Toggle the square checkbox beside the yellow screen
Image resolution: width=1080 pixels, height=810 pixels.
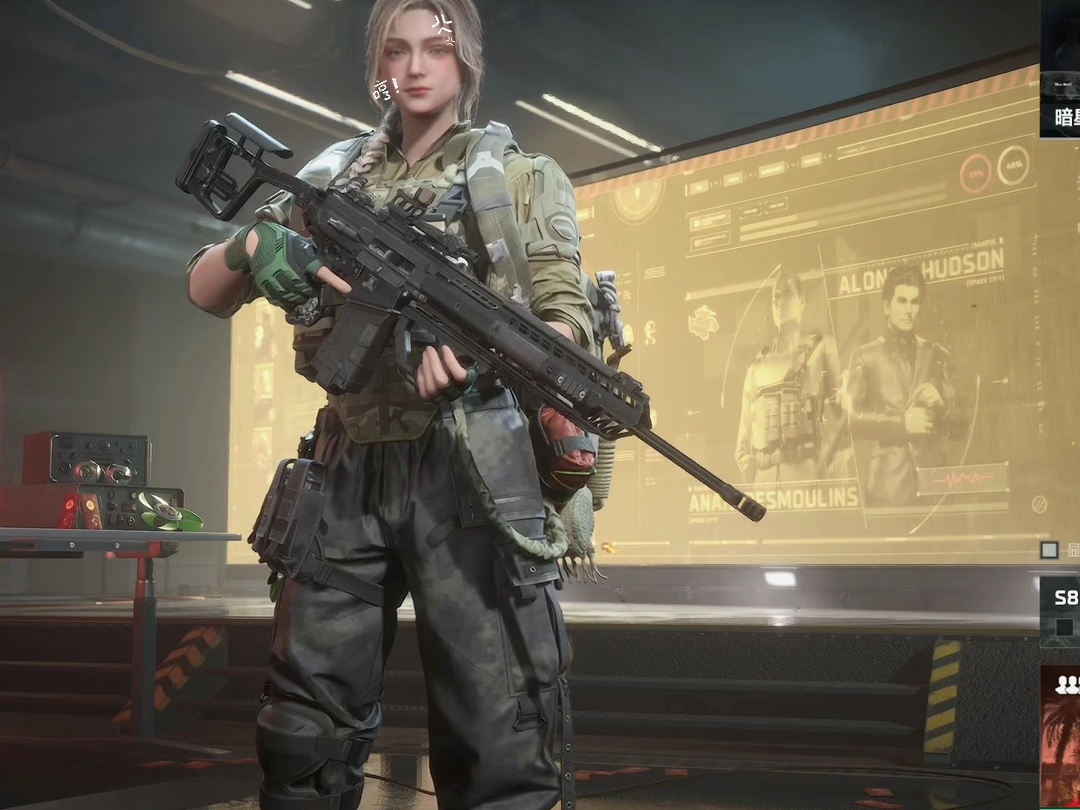coord(1049,550)
